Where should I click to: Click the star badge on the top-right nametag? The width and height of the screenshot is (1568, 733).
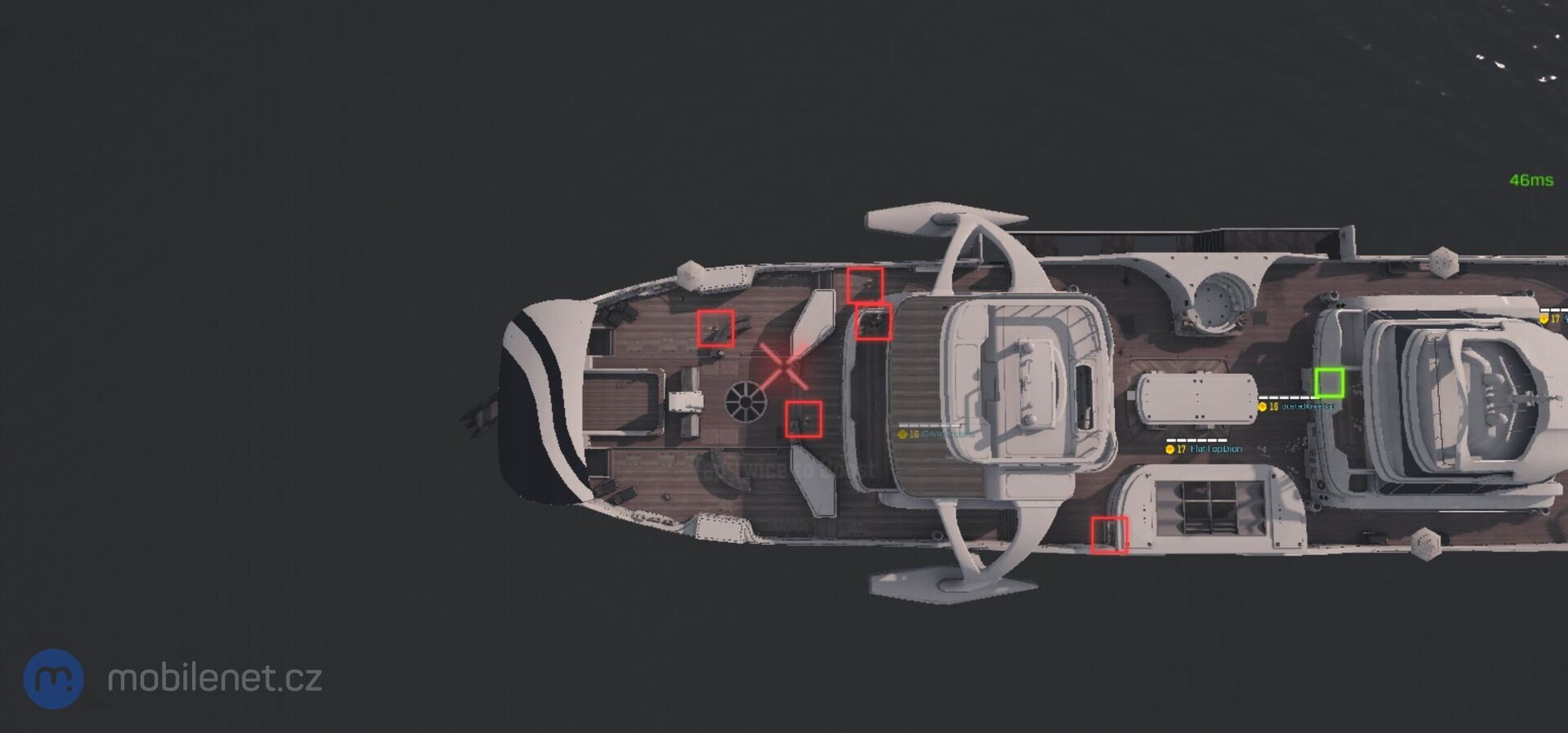tap(1543, 320)
